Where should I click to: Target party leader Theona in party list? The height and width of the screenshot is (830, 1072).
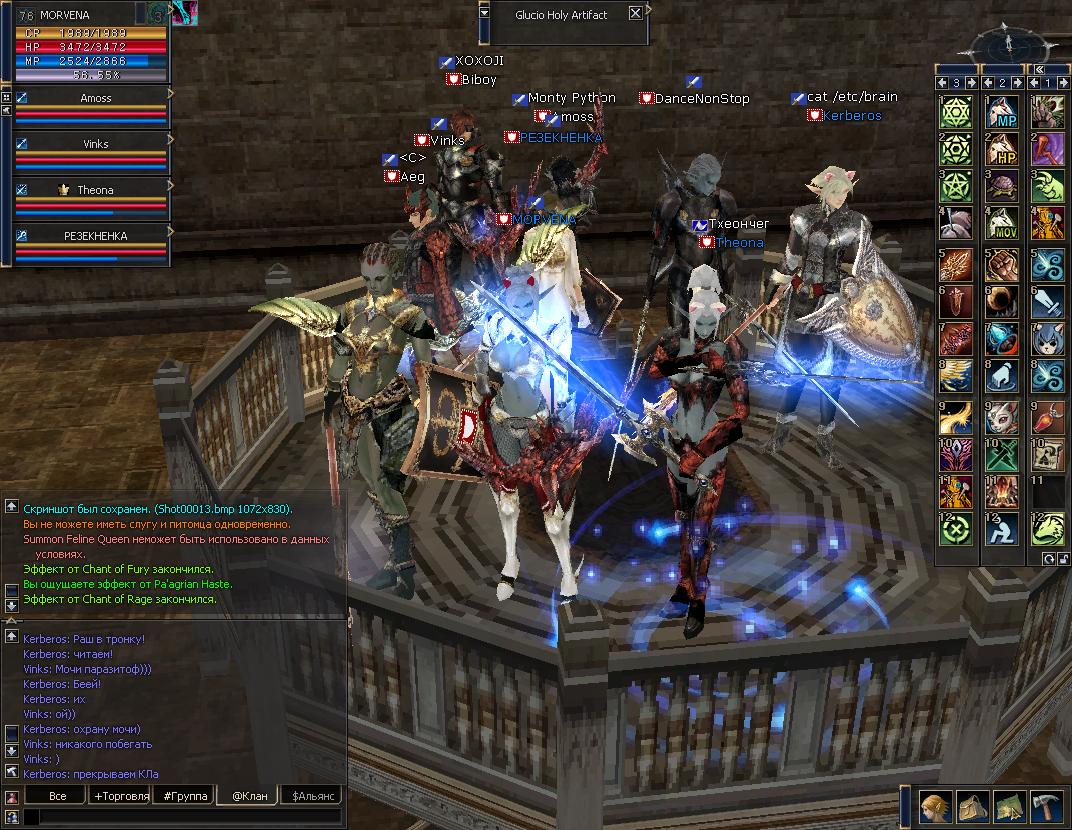tap(96, 190)
